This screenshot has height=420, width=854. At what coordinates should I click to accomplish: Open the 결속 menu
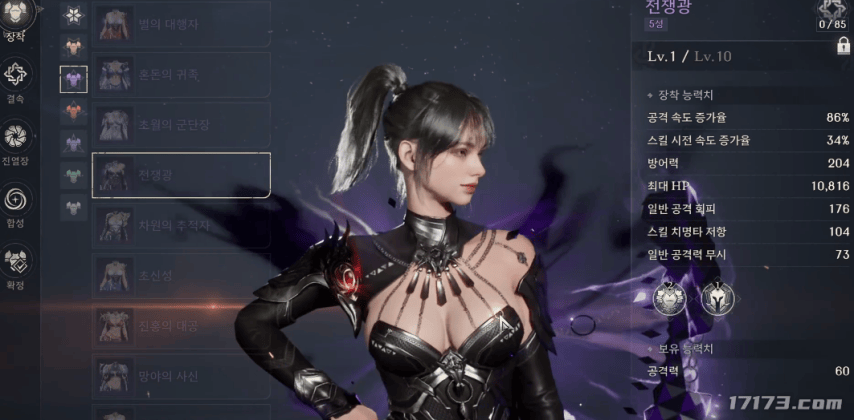pyautogui.click(x=17, y=78)
